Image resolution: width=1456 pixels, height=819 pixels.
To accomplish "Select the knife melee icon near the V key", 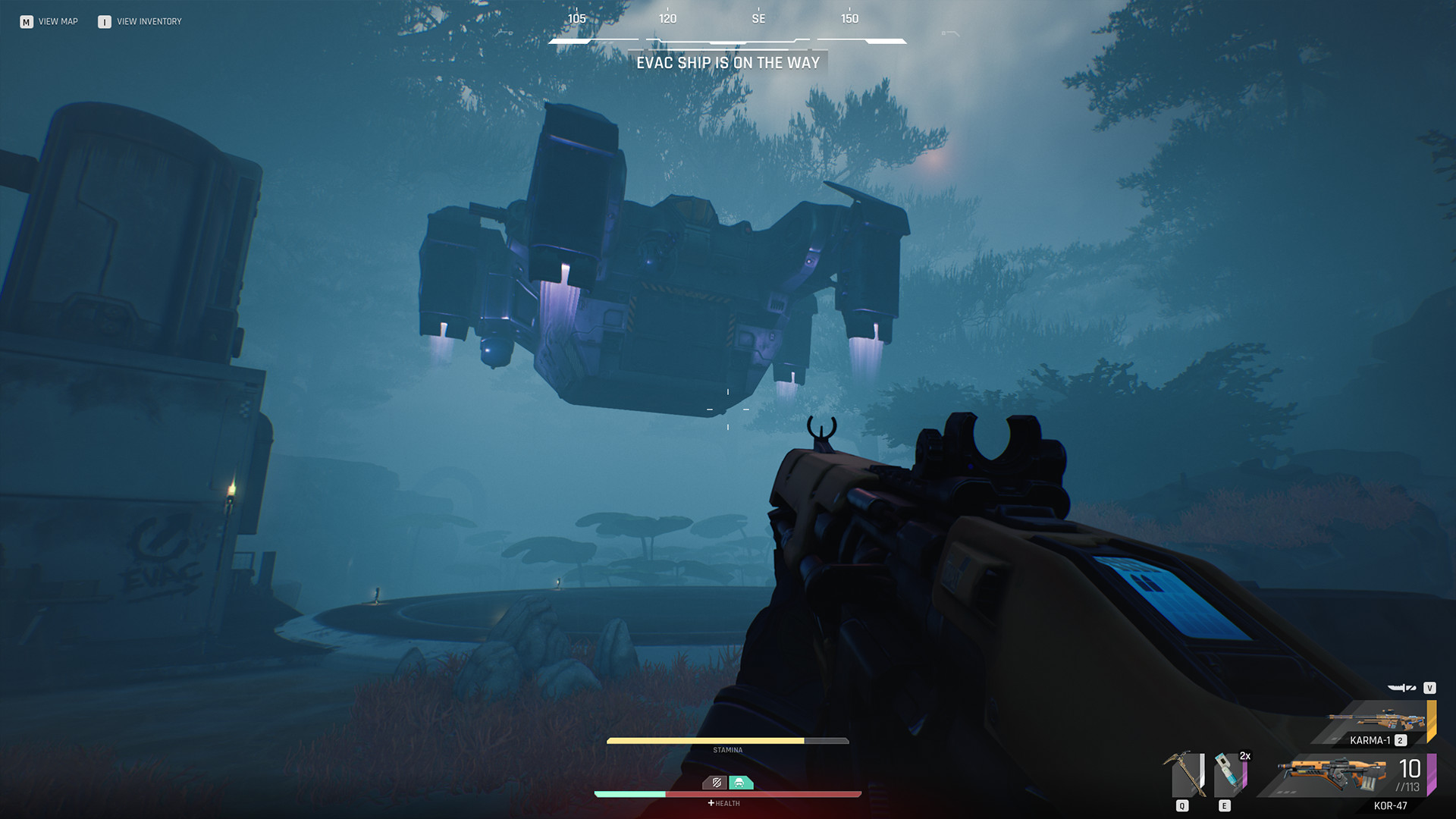I will [1401, 688].
